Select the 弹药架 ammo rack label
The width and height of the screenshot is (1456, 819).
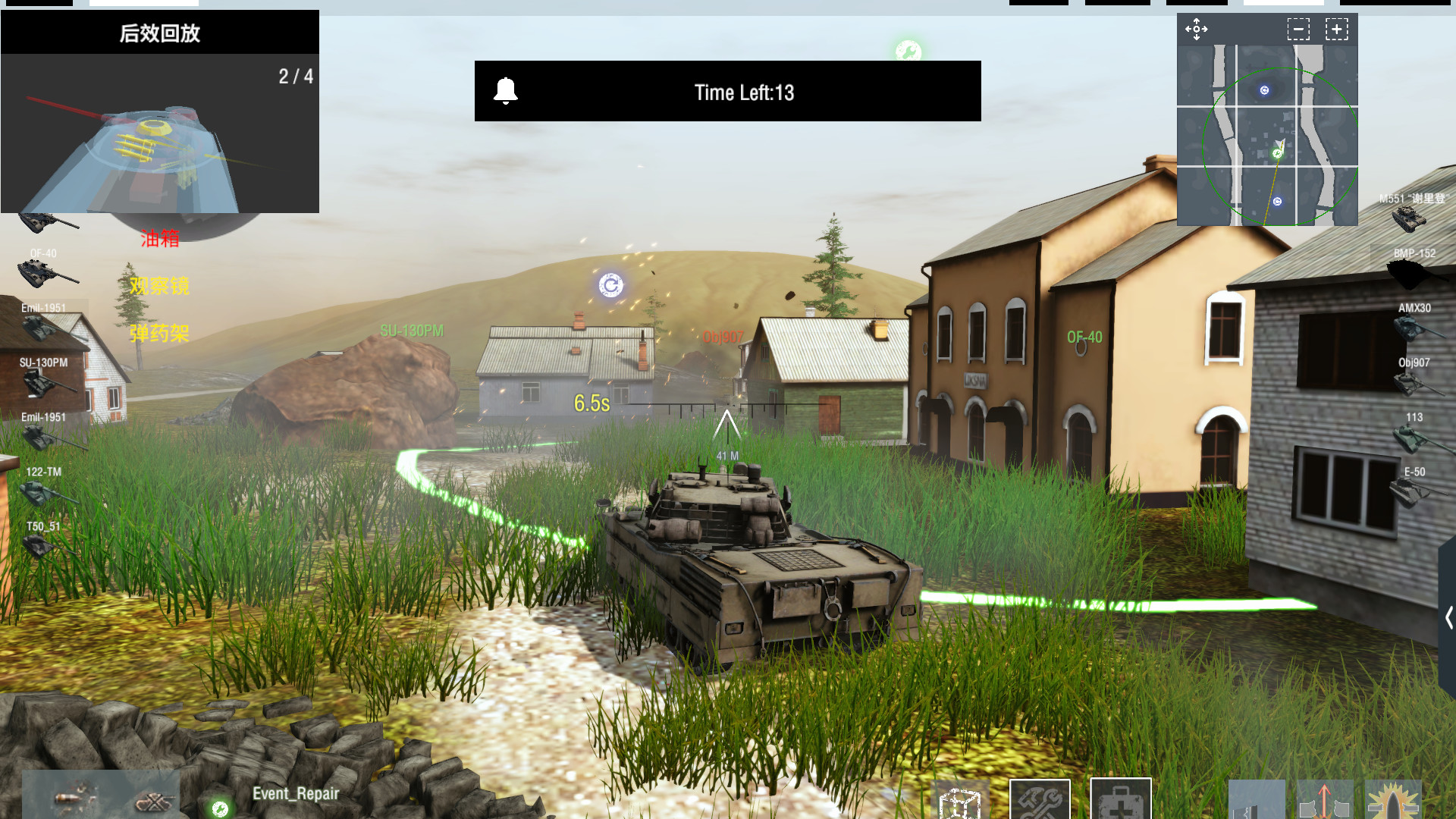point(160,334)
